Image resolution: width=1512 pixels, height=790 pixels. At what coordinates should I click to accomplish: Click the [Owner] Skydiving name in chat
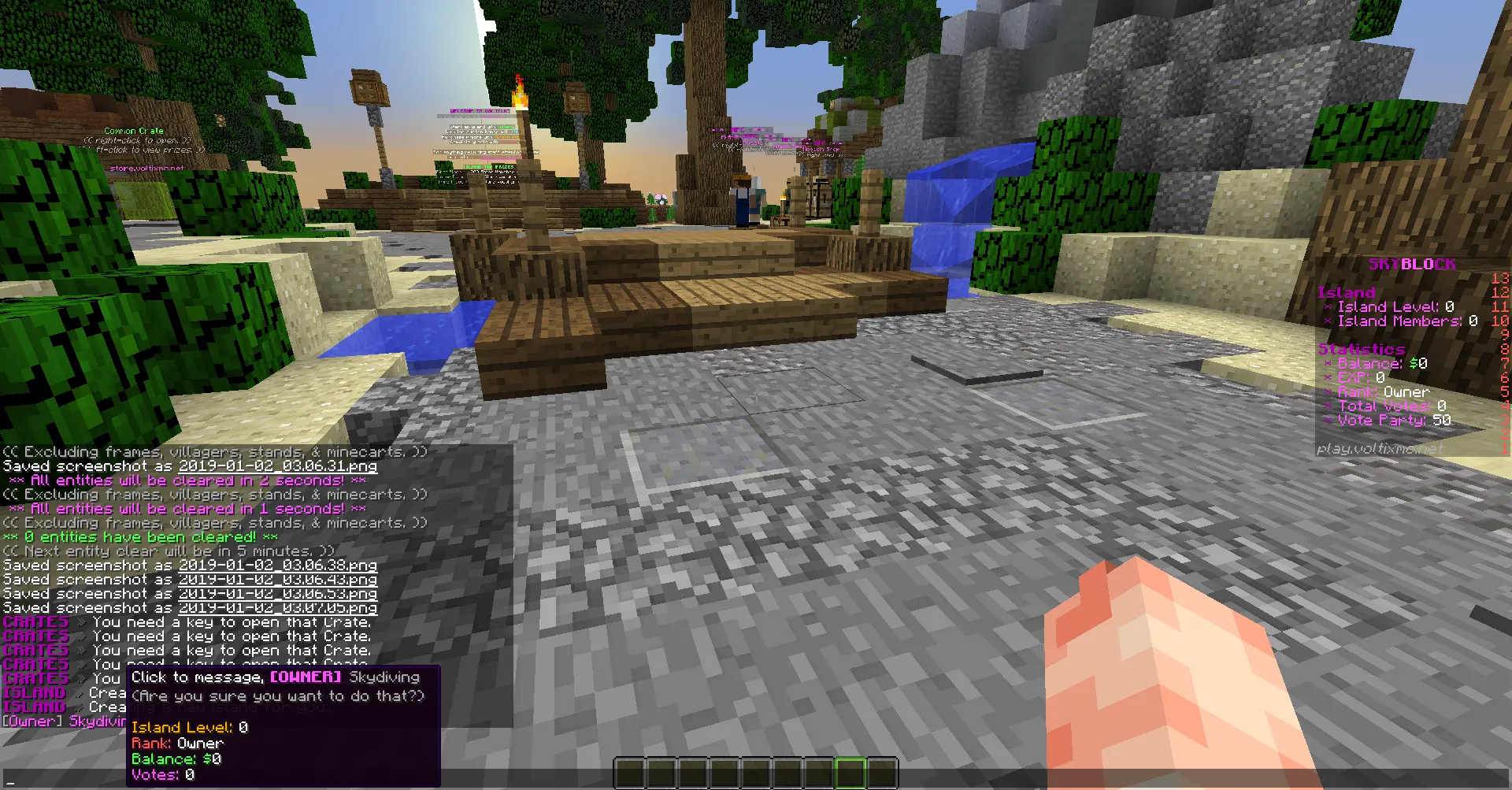coord(65,721)
